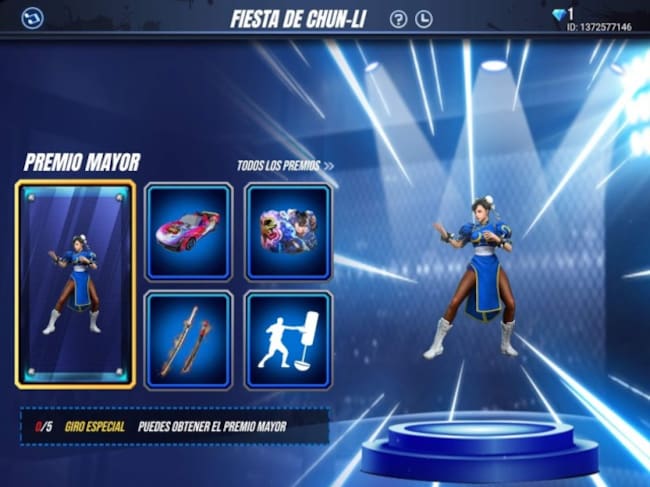Click the back arrow button

click(x=32, y=18)
